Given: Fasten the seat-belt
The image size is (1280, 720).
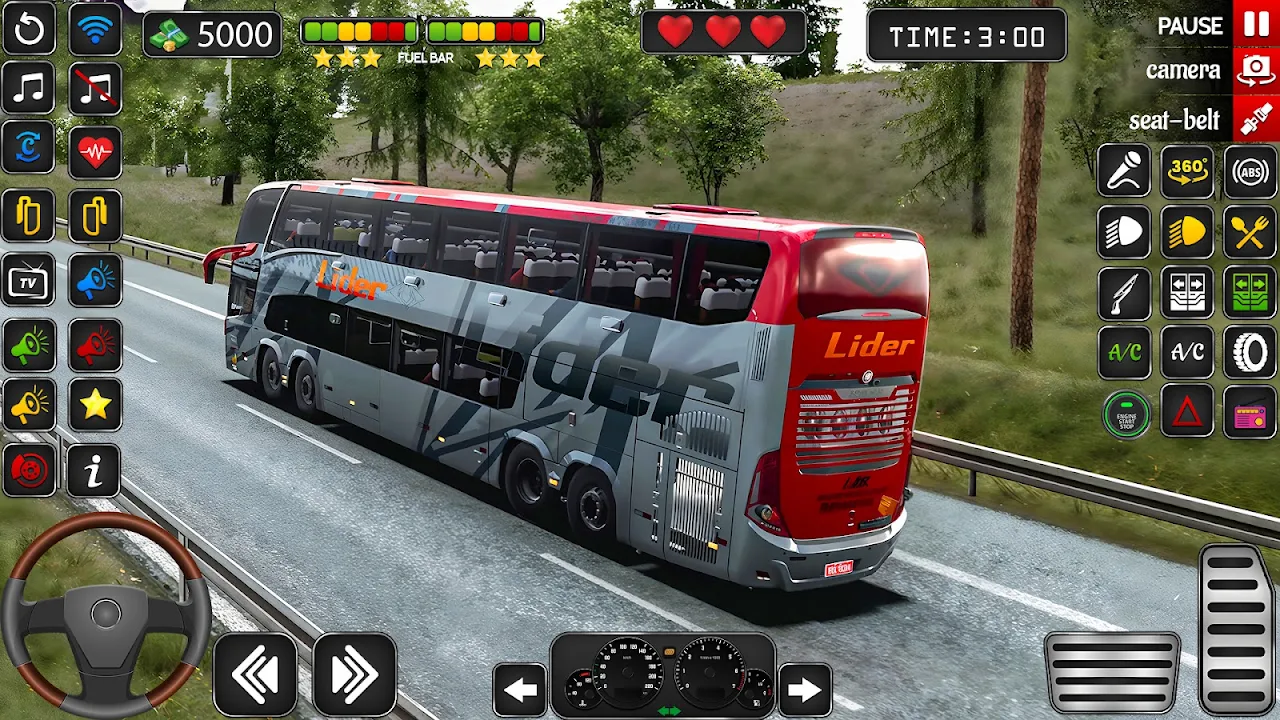Looking at the screenshot, I should click(x=1255, y=120).
